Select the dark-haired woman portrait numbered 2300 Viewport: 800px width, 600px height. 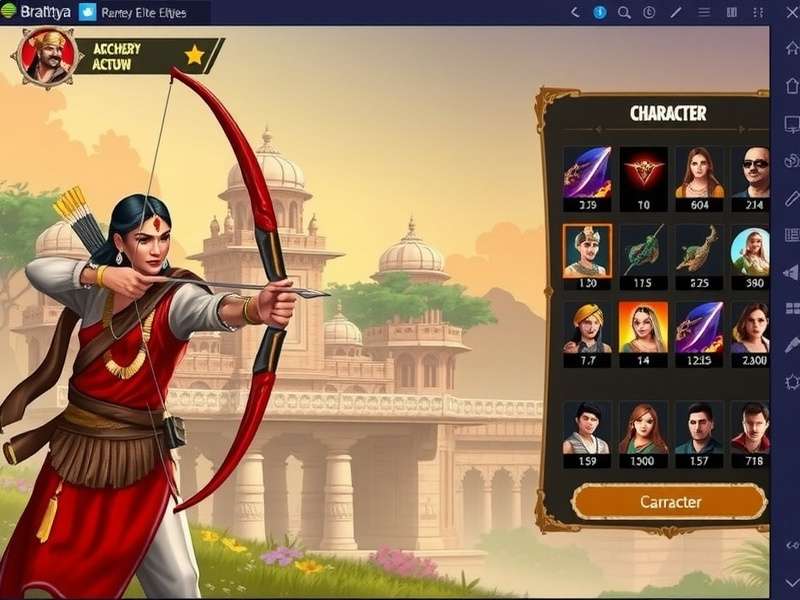pos(751,329)
